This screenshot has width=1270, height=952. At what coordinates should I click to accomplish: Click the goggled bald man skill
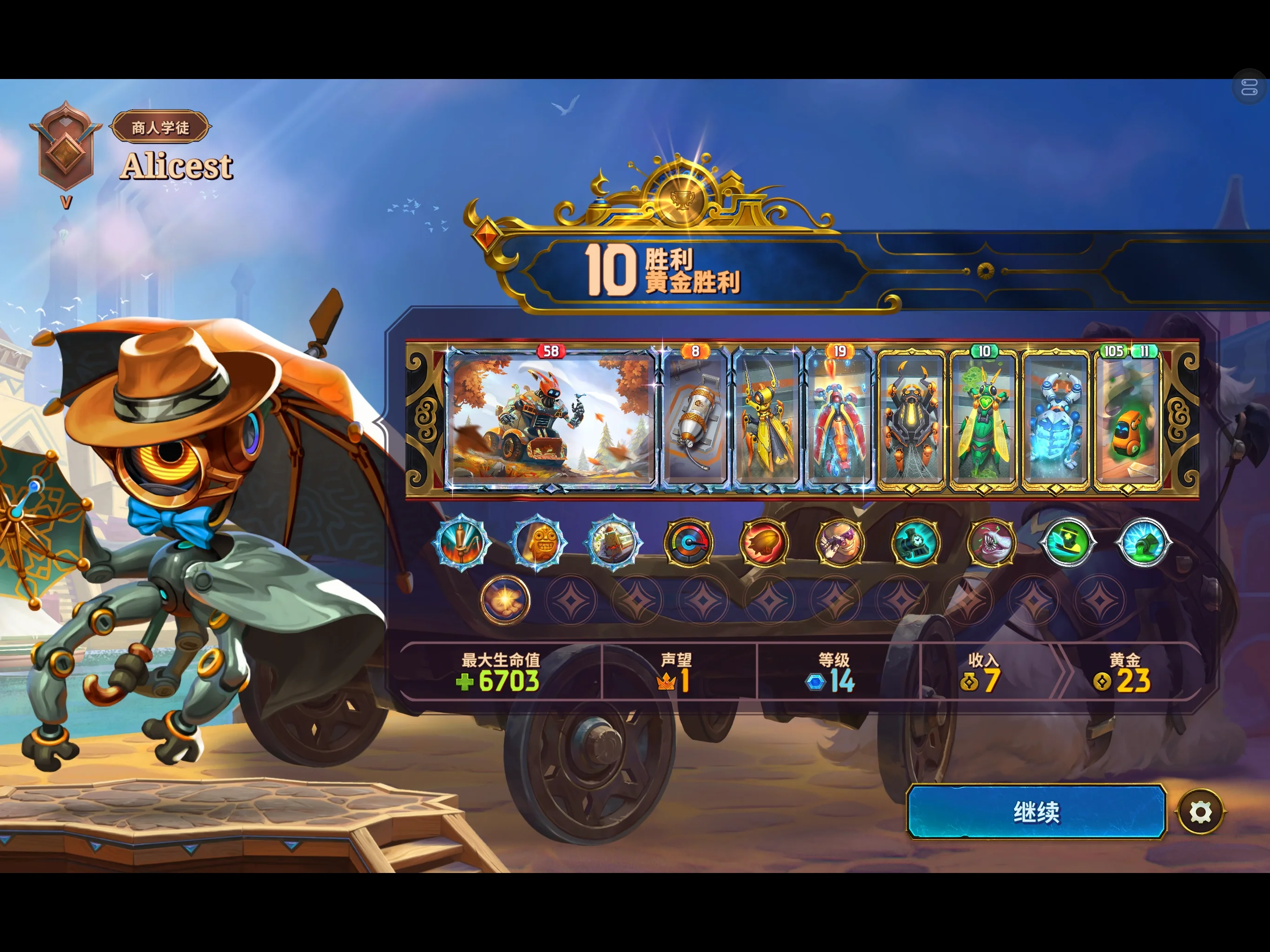tap(840, 542)
